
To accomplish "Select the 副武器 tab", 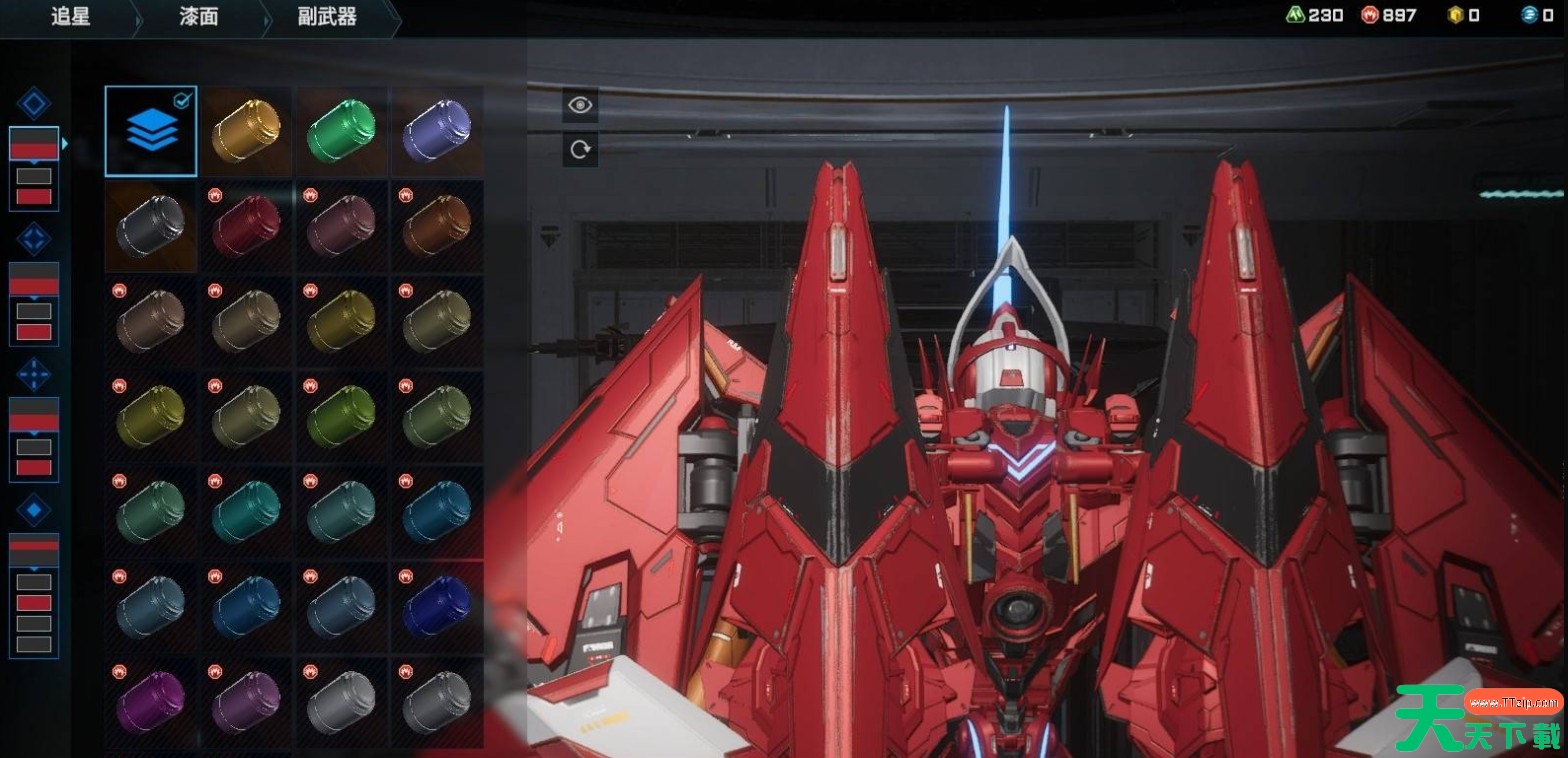I will 327,17.
